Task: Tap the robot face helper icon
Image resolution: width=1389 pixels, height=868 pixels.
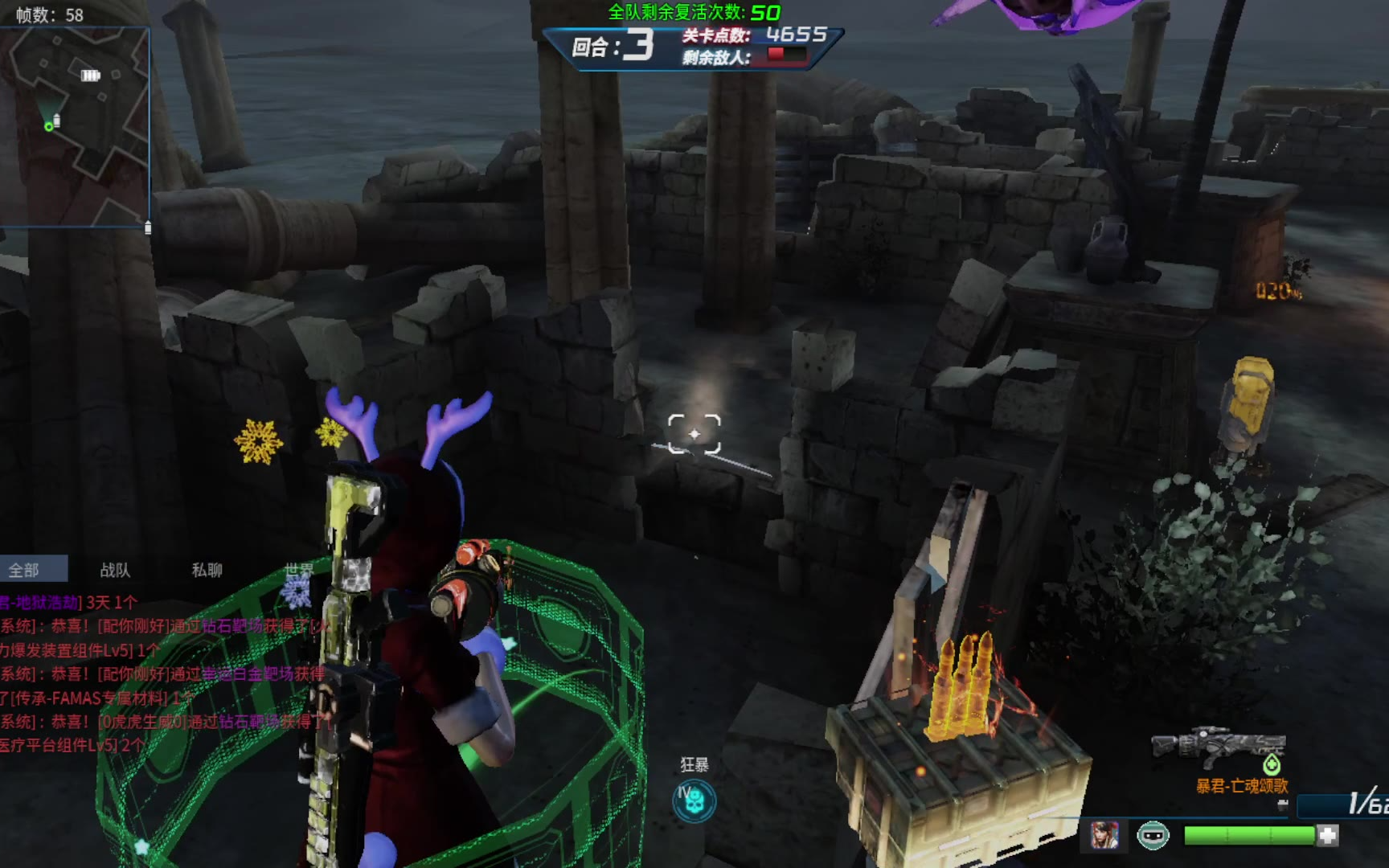Action: (x=1153, y=836)
